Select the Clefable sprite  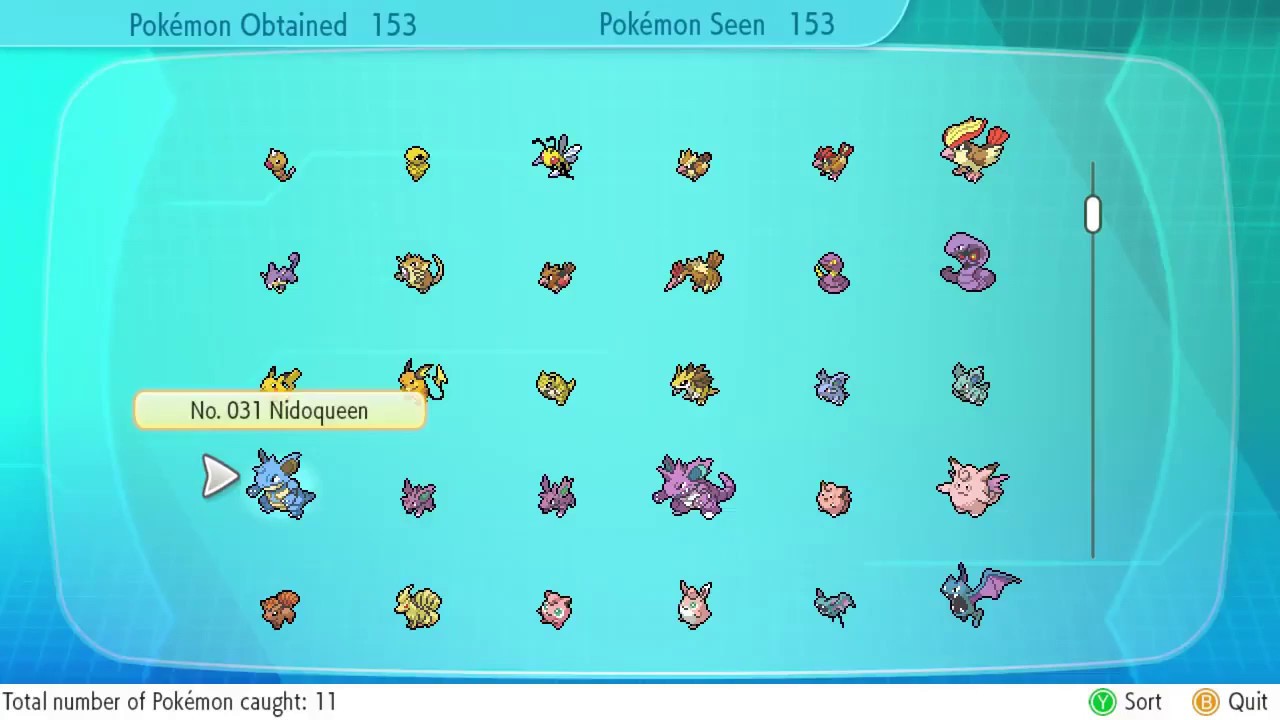pos(970,487)
